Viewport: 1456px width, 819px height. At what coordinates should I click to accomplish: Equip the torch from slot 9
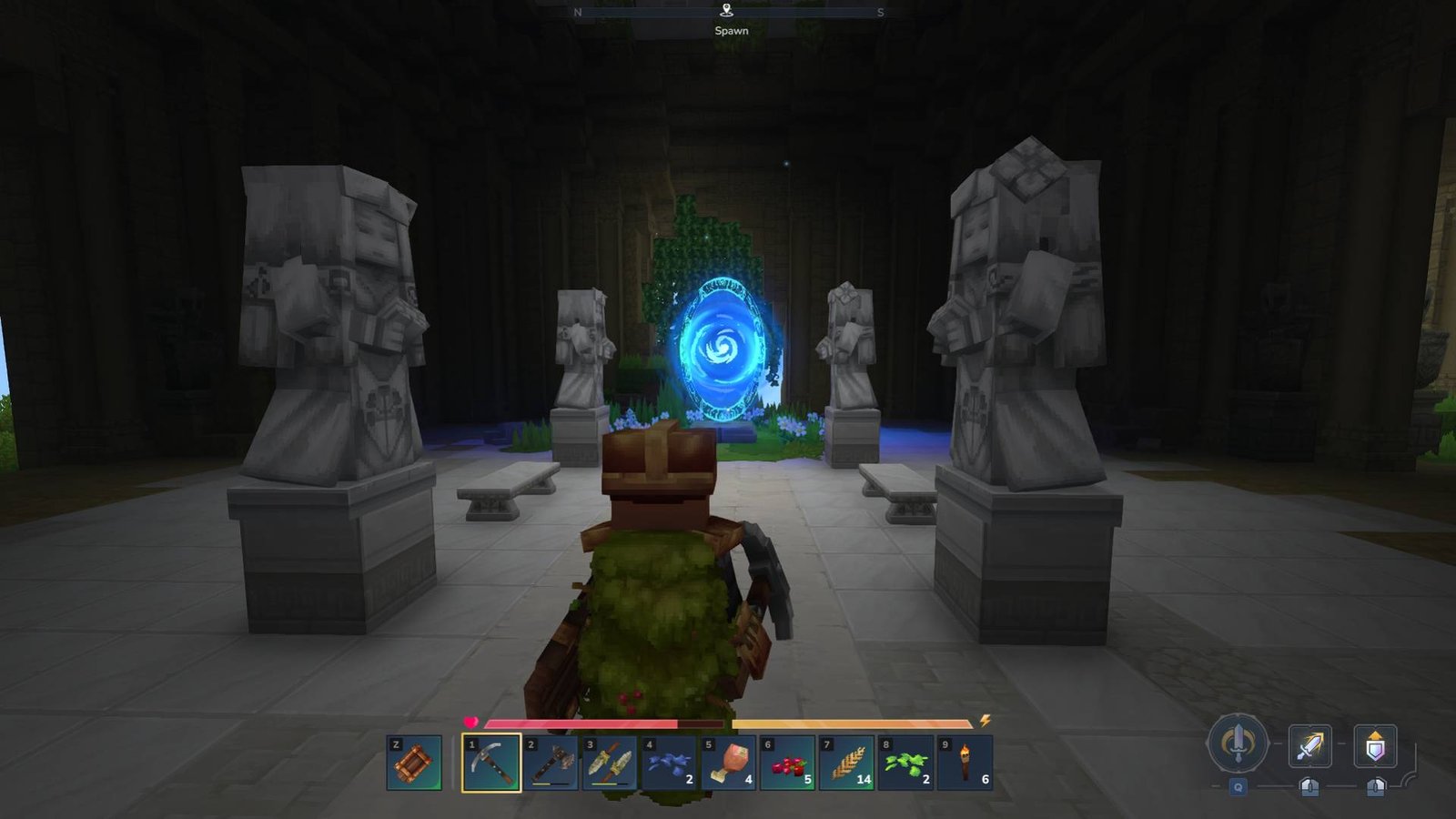click(965, 763)
